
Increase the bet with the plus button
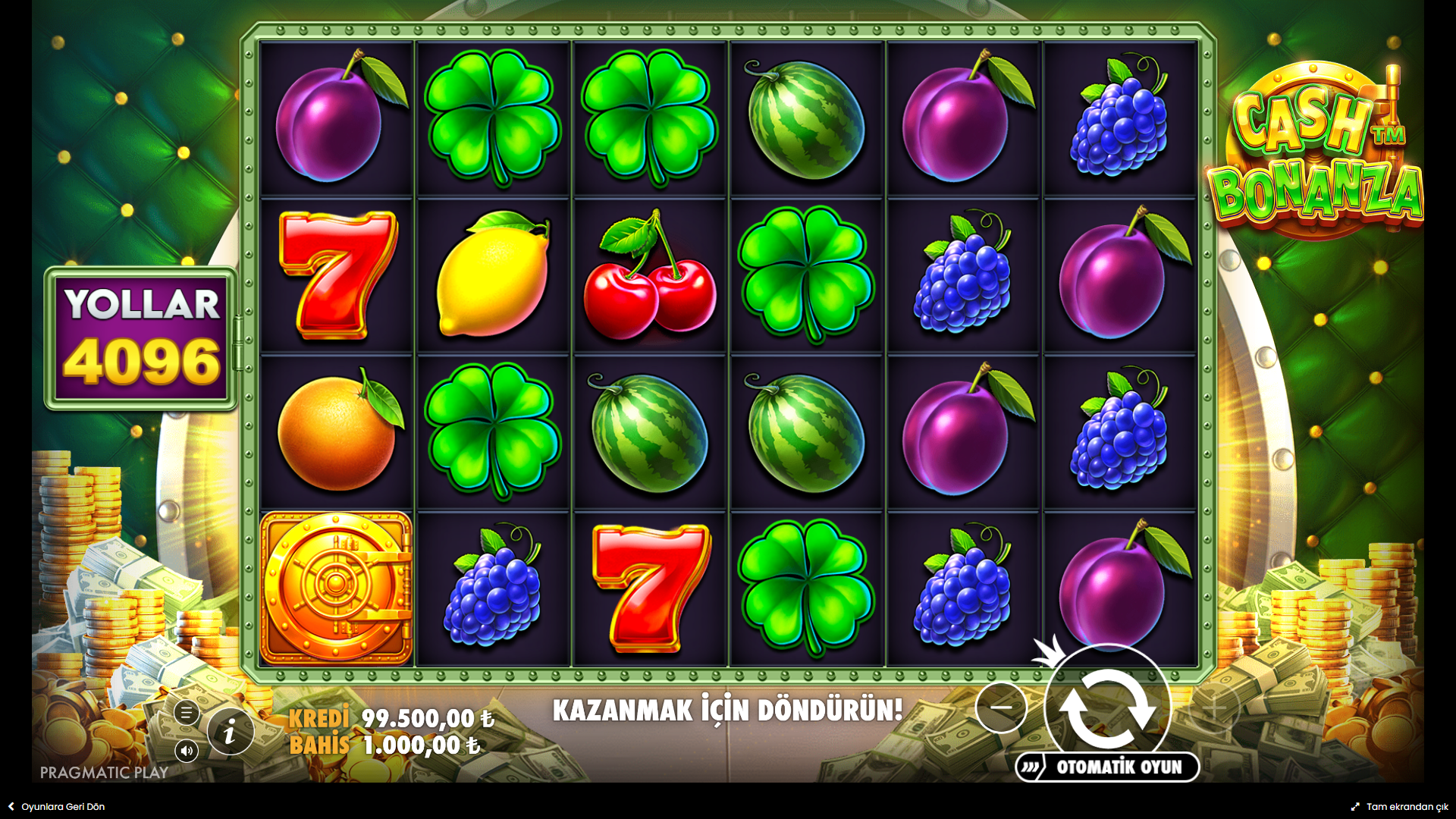(1214, 708)
